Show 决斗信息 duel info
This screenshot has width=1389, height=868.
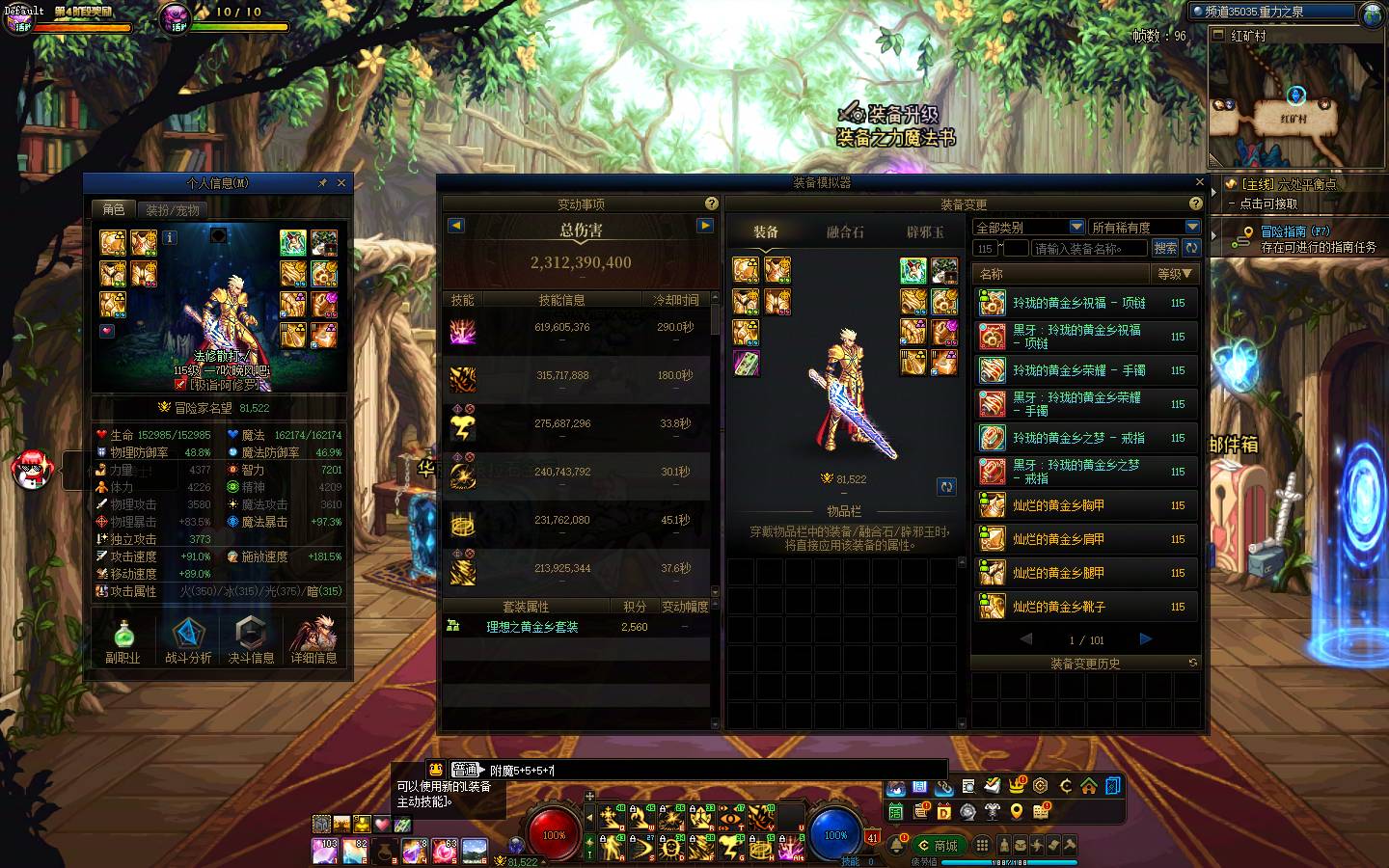(x=251, y=640)
